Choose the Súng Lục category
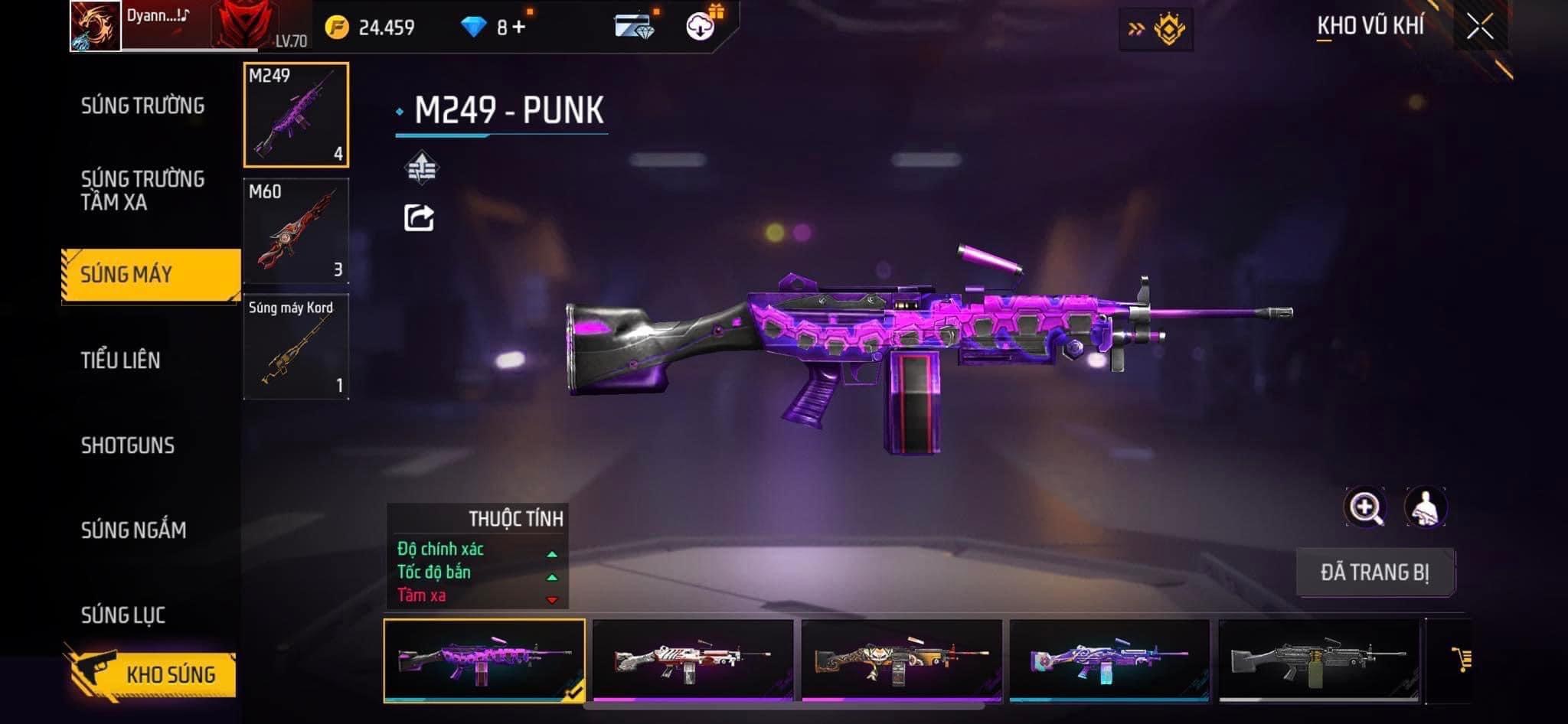The height and width of the screenshot is (724, 1568). click(123, 615)
